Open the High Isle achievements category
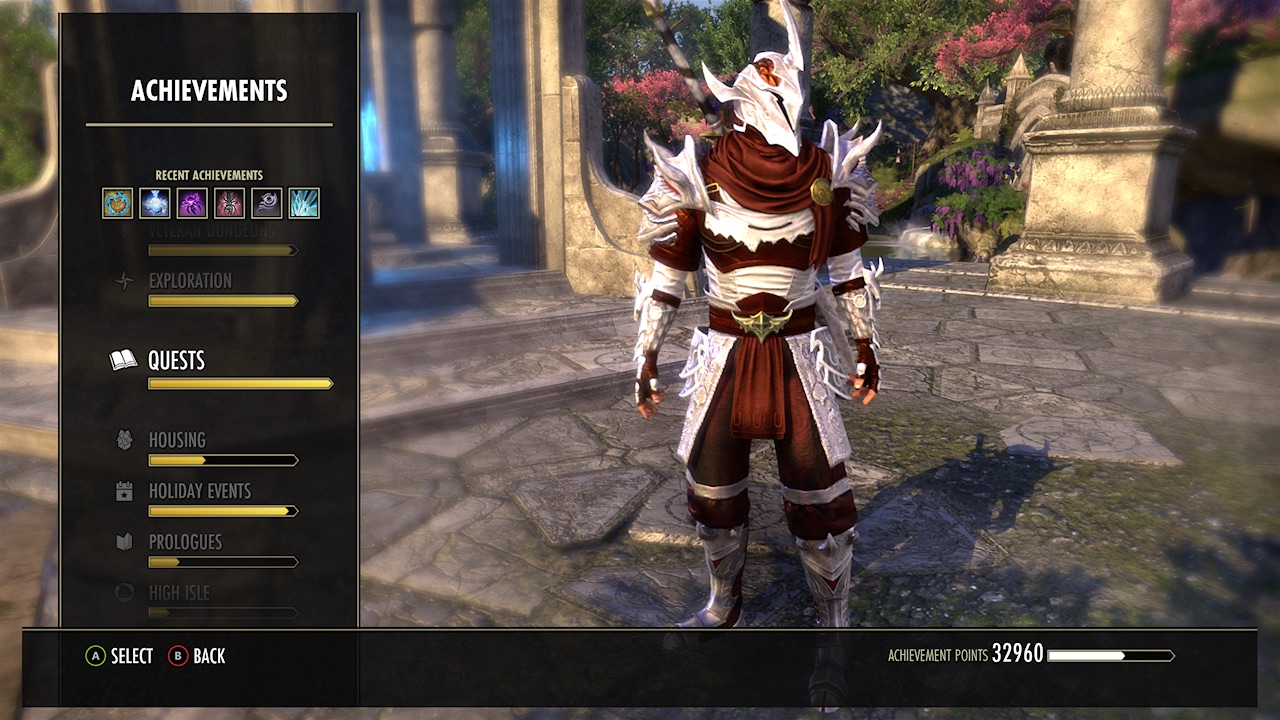Image resolution: width=1280 pixels, height=720 pixels. [x=179, y=593]
